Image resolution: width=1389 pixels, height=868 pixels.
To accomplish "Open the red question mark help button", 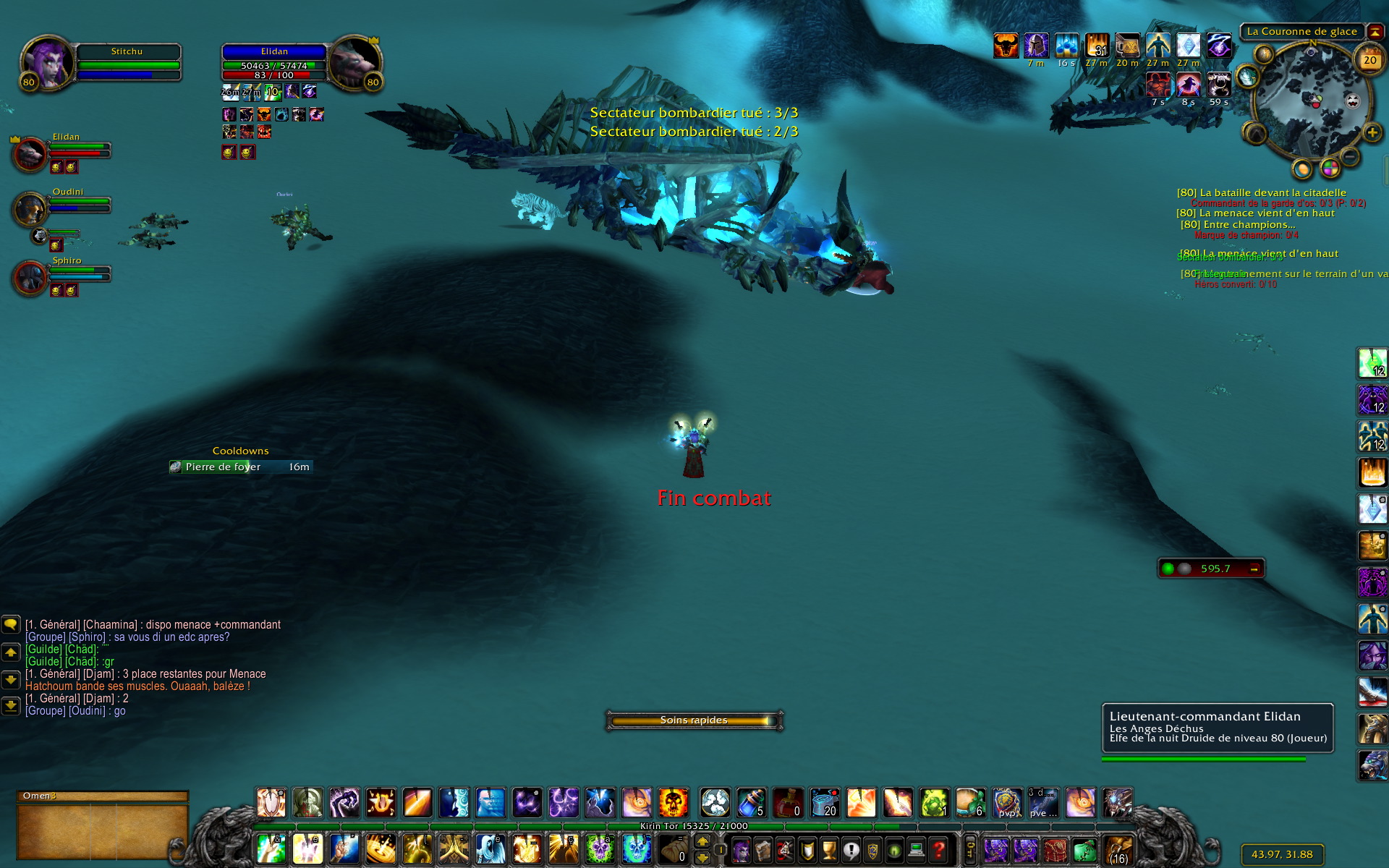I will click(x=938, y=849).
